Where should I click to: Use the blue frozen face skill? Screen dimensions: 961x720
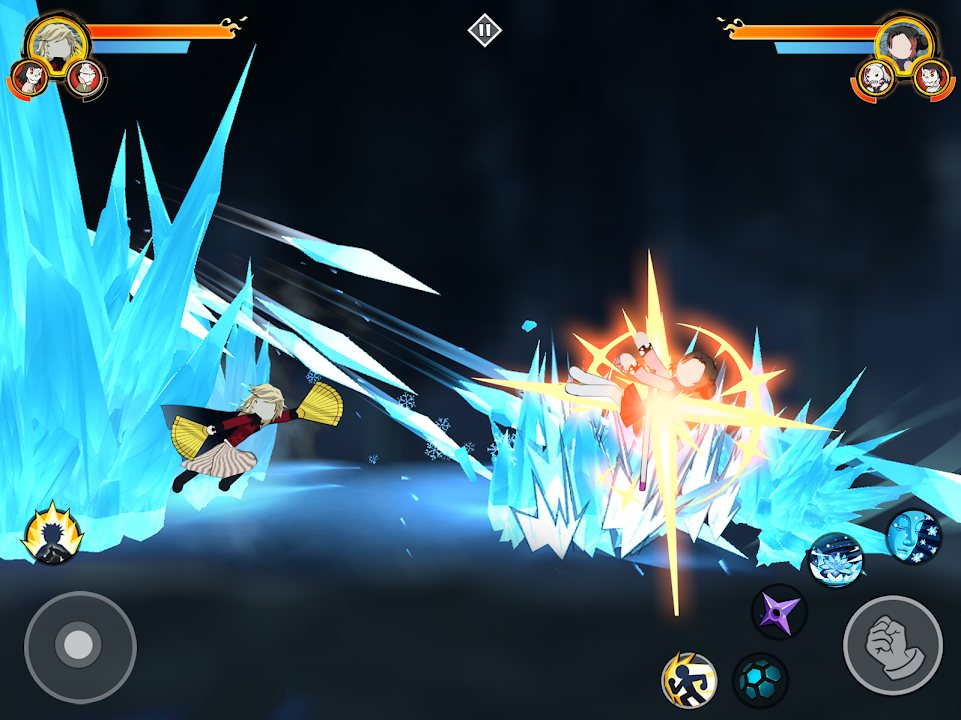point(913,535)
